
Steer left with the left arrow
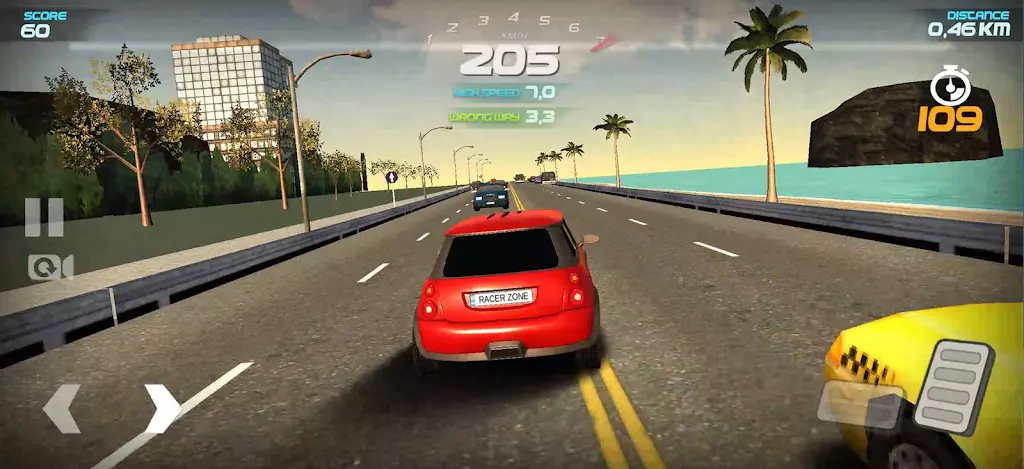62,409
